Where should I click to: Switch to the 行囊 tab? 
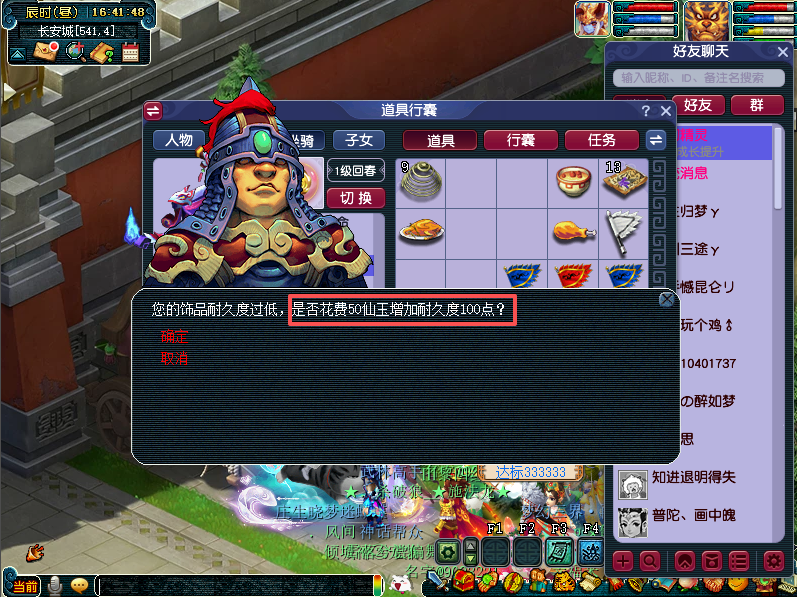coord(520,140)
